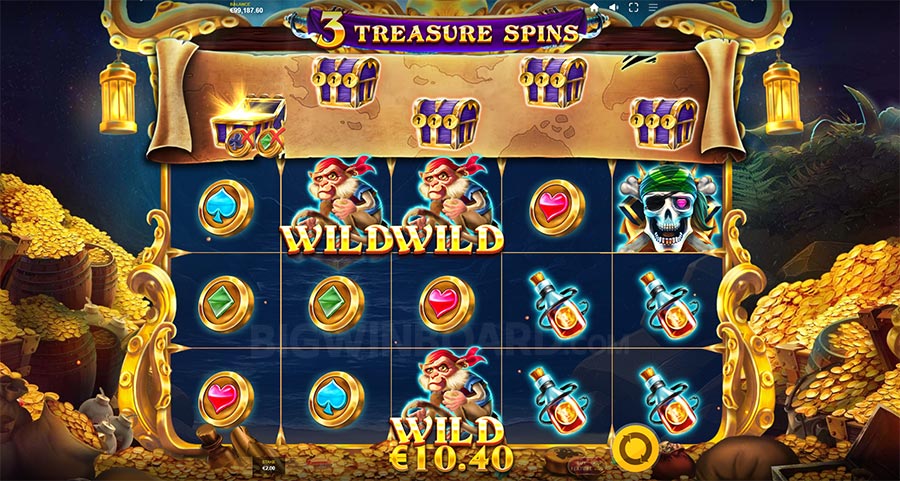Open the hamburger menu
The image size is (900, 481).
click(653, 7)
